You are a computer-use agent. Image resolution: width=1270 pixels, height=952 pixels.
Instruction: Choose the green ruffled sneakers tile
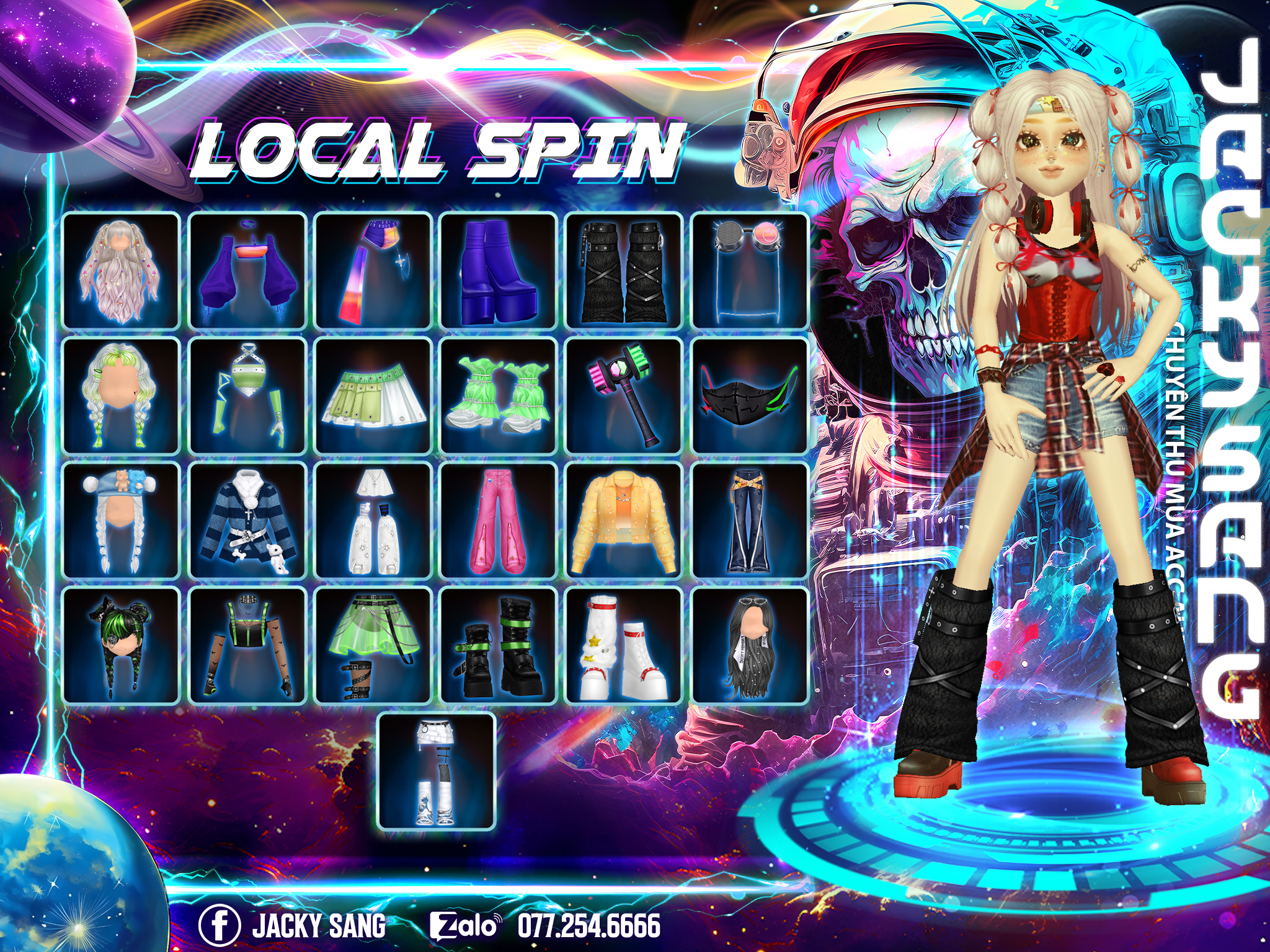click(x=499, y=396)
